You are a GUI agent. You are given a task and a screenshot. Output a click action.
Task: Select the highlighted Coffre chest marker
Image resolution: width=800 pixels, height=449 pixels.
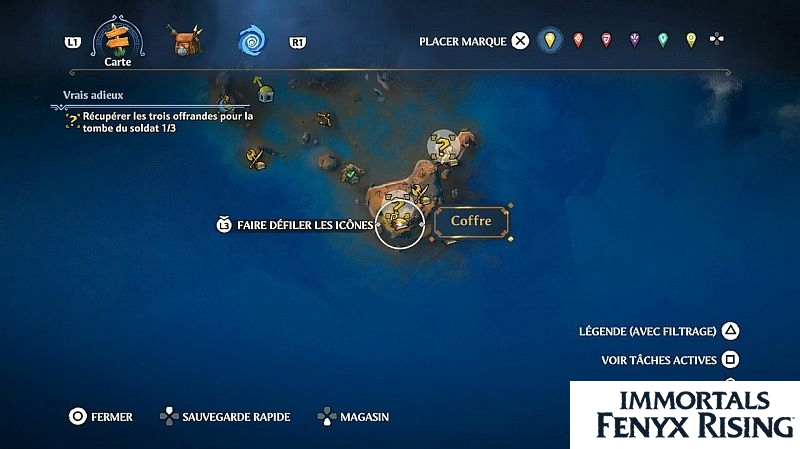(400, 224)
